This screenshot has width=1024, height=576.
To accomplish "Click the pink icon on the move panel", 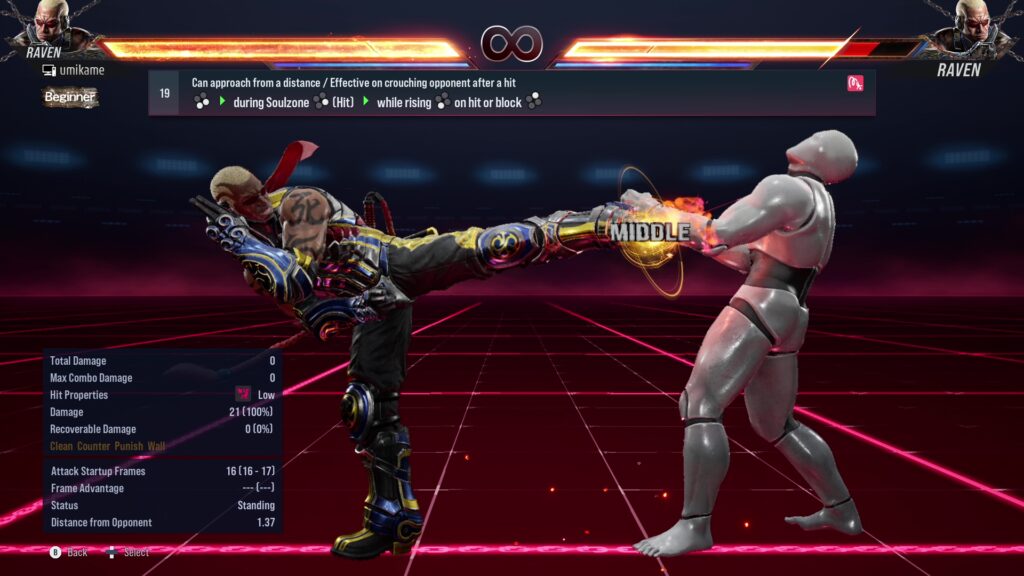I will [x=854, y=83].
